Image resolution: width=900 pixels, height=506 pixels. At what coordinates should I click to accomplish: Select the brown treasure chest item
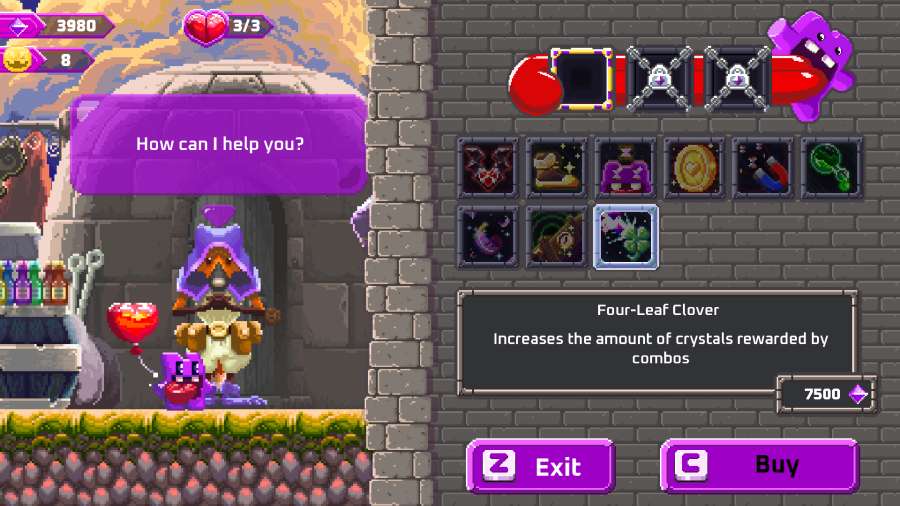point(557,237)
